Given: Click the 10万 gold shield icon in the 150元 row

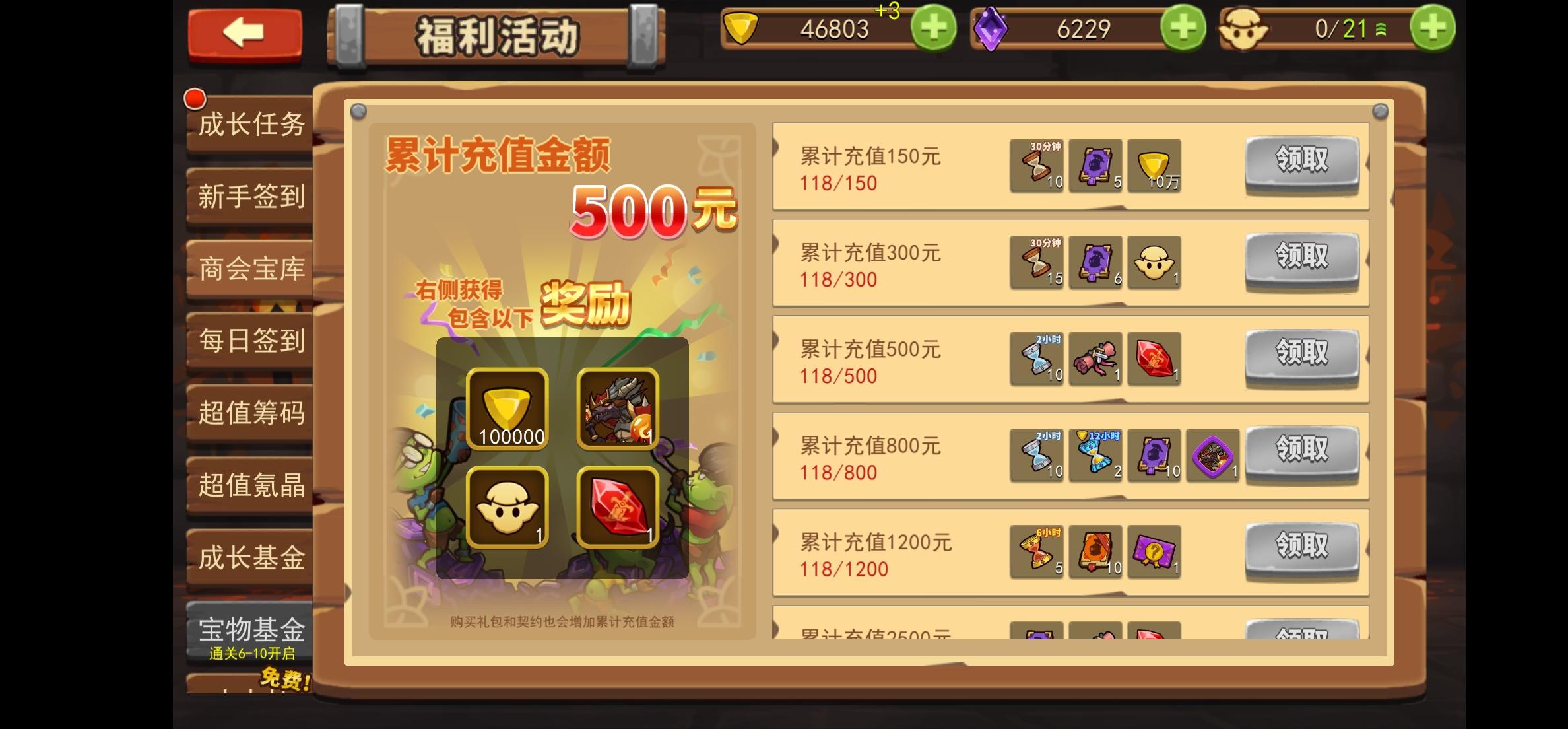Looking at the screenshot, I should 1154,165.
